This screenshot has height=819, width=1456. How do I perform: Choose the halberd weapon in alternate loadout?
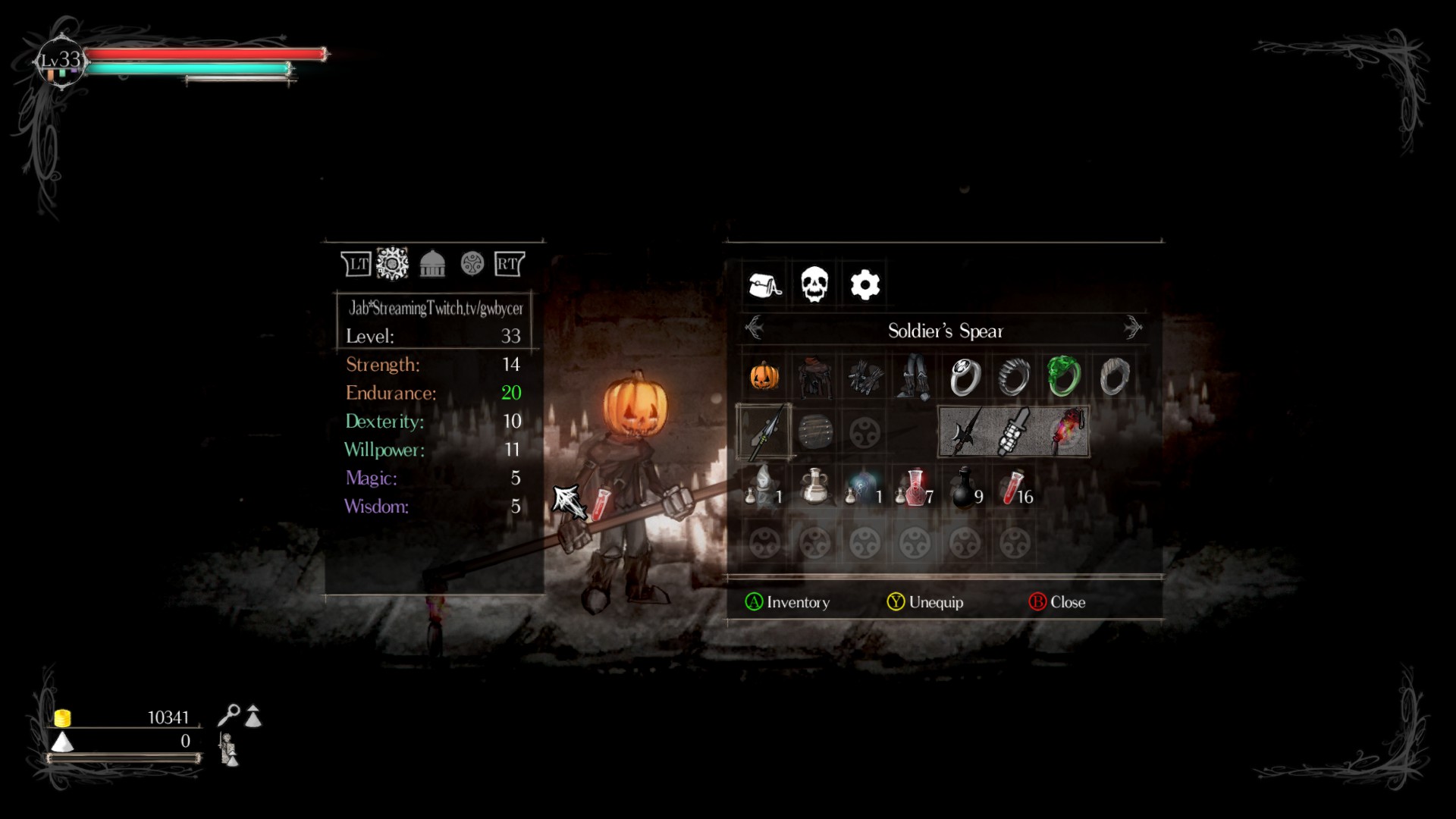click(964, 432)
